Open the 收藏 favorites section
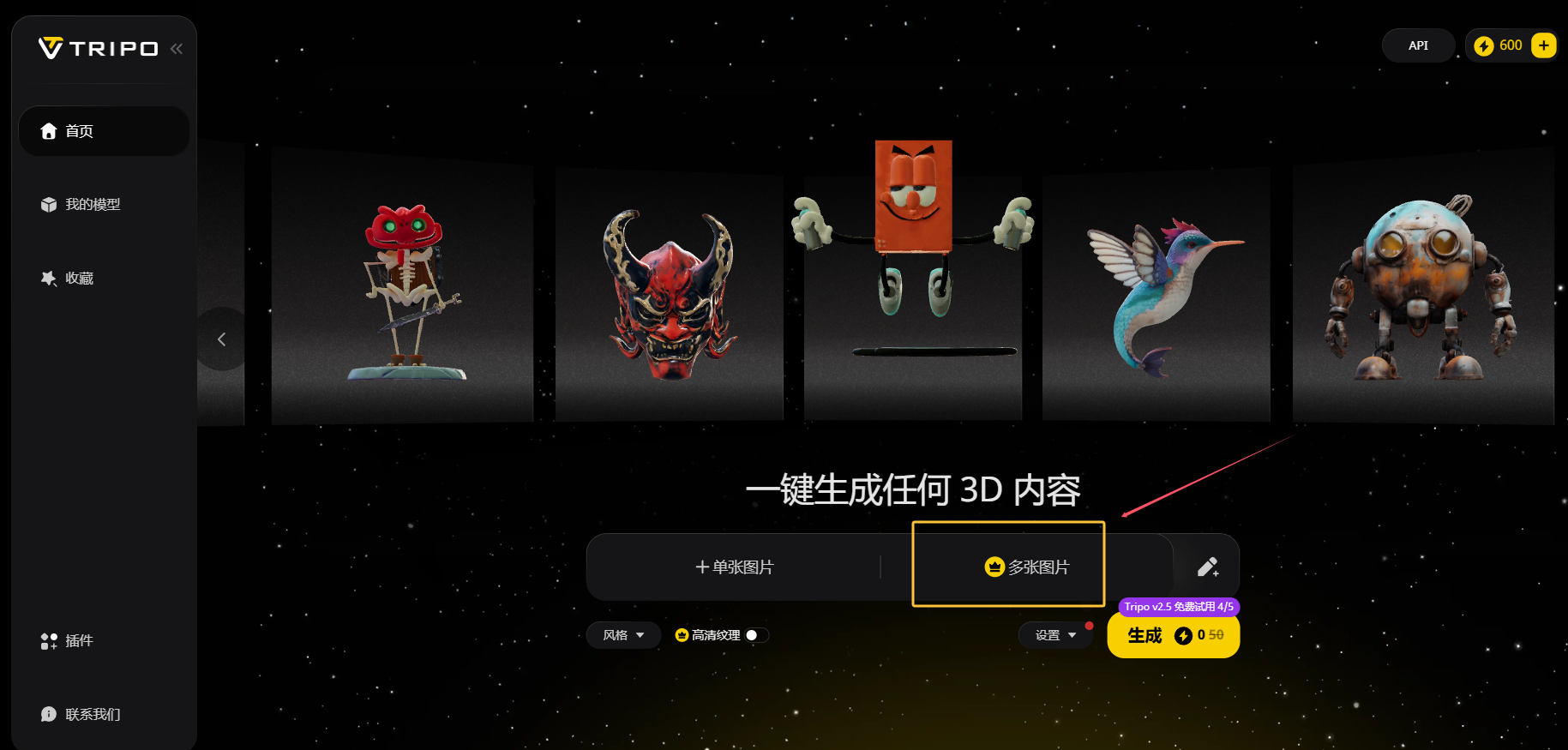The height and width of the screenshot is (750, 1568). tap(79, 278)
